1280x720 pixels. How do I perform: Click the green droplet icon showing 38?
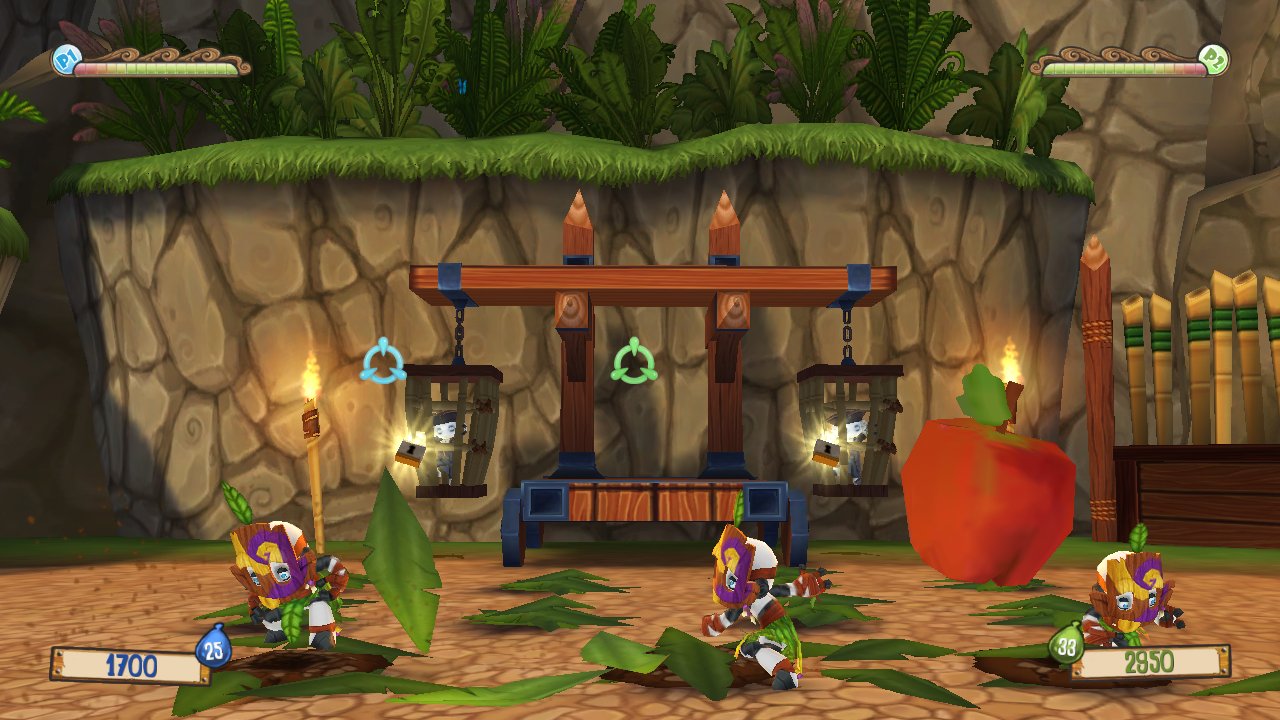coord(1066,643)
